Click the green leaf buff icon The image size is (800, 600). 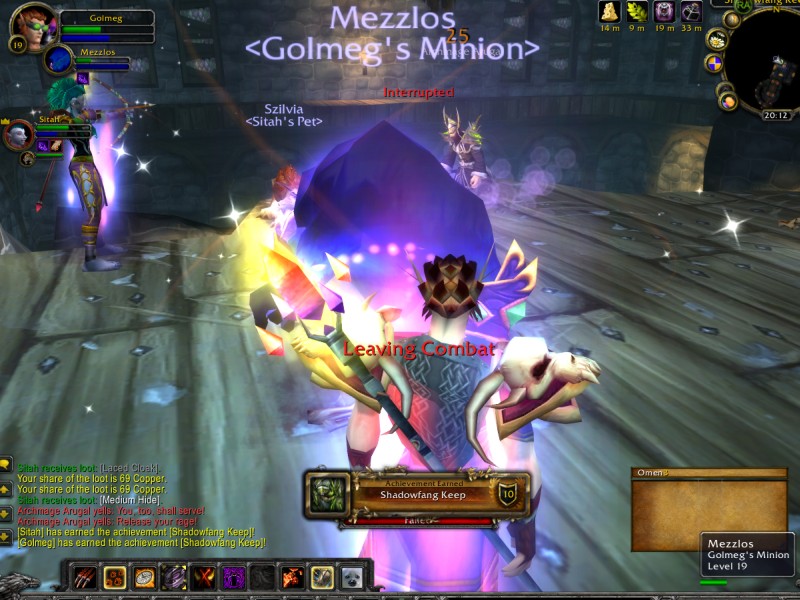[x=636, y=11]
